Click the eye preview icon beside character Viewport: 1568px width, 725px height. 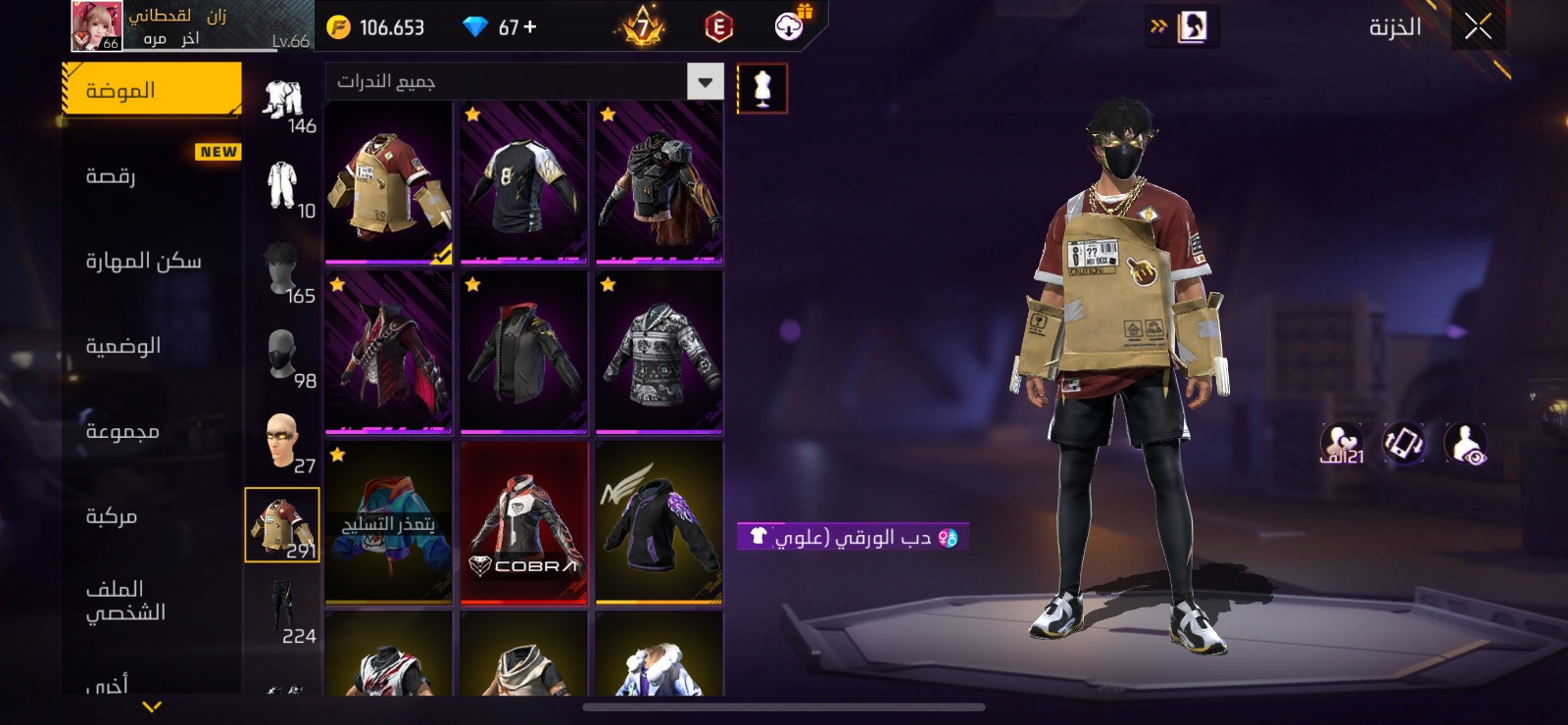point(1465,444)
